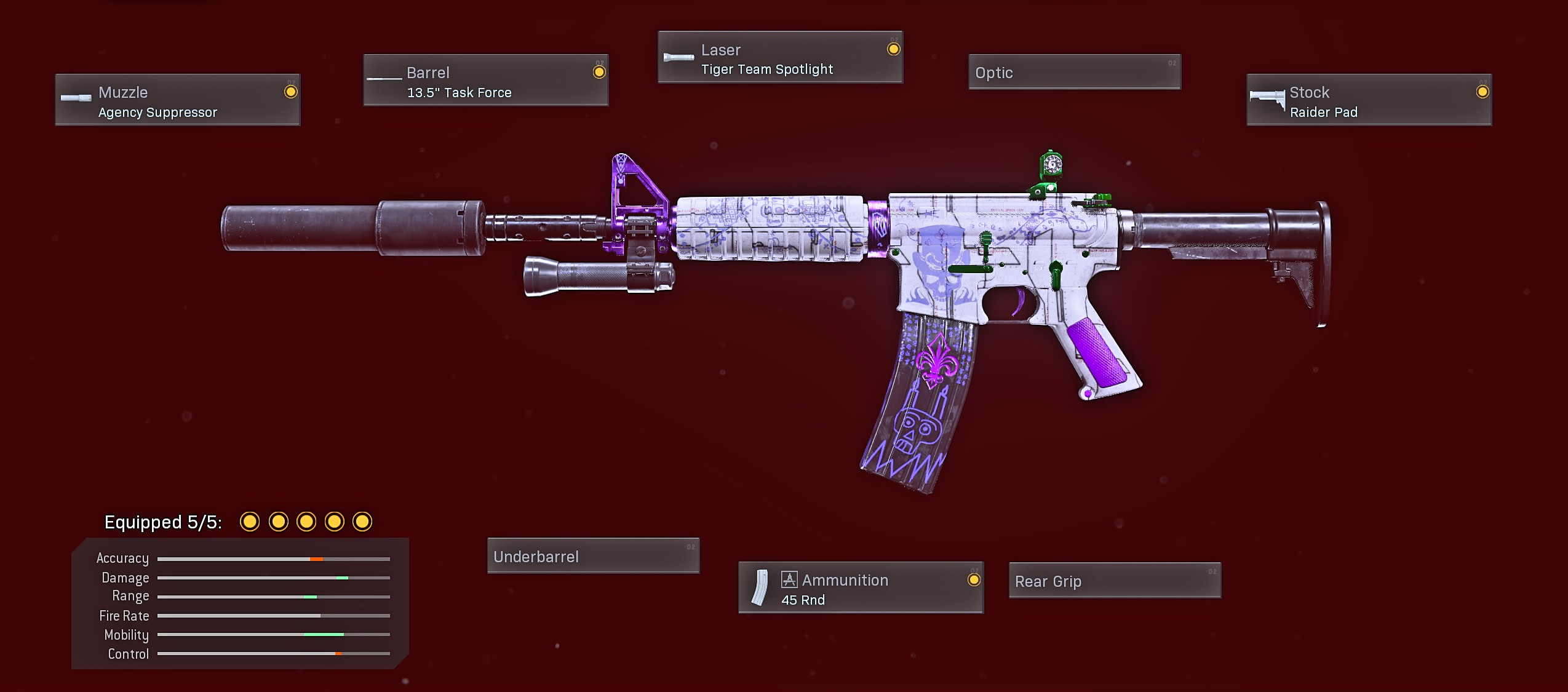The width and height of the screenshot is (1568, 692).
Task: Select the Barrel 13.5" Task Force slot
Action: tap(485, 81)
